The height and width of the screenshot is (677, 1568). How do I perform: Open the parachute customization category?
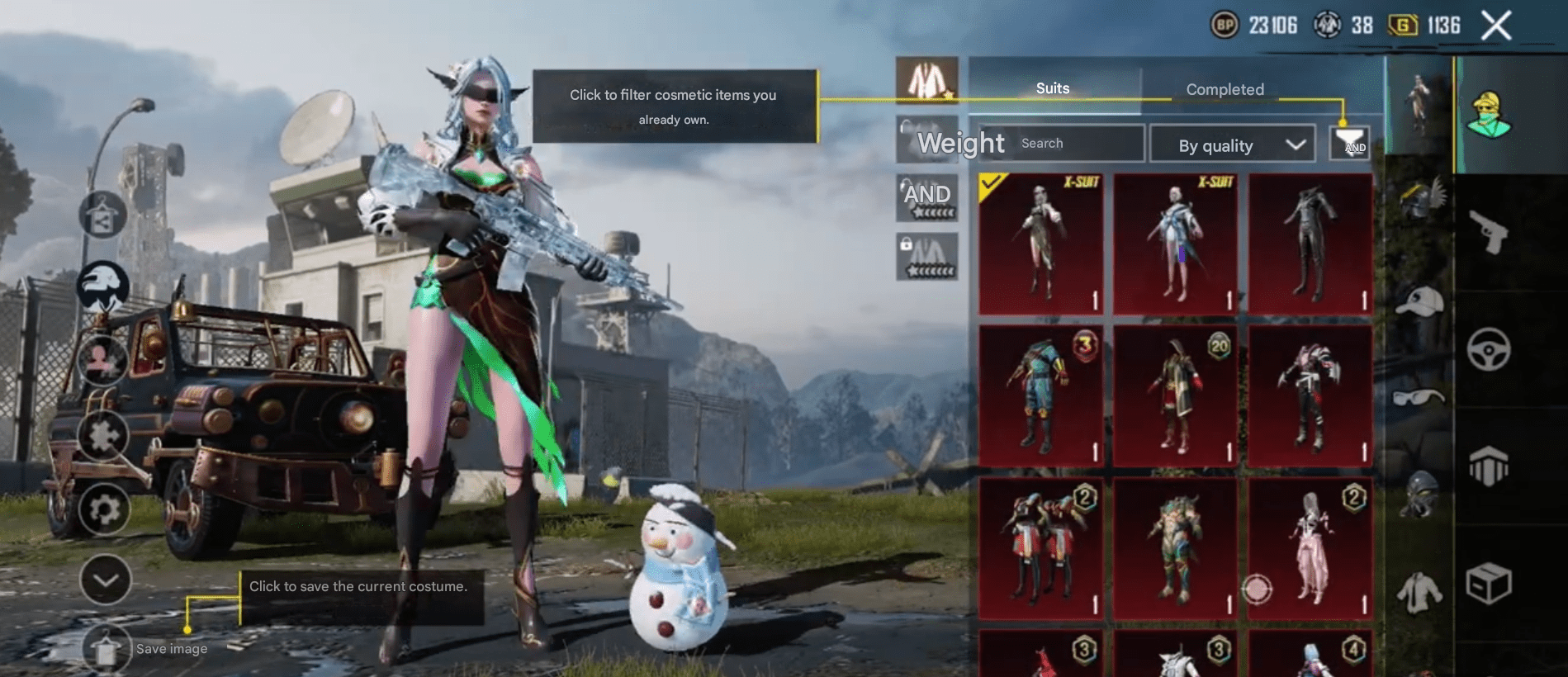[x=1490, y=463]
